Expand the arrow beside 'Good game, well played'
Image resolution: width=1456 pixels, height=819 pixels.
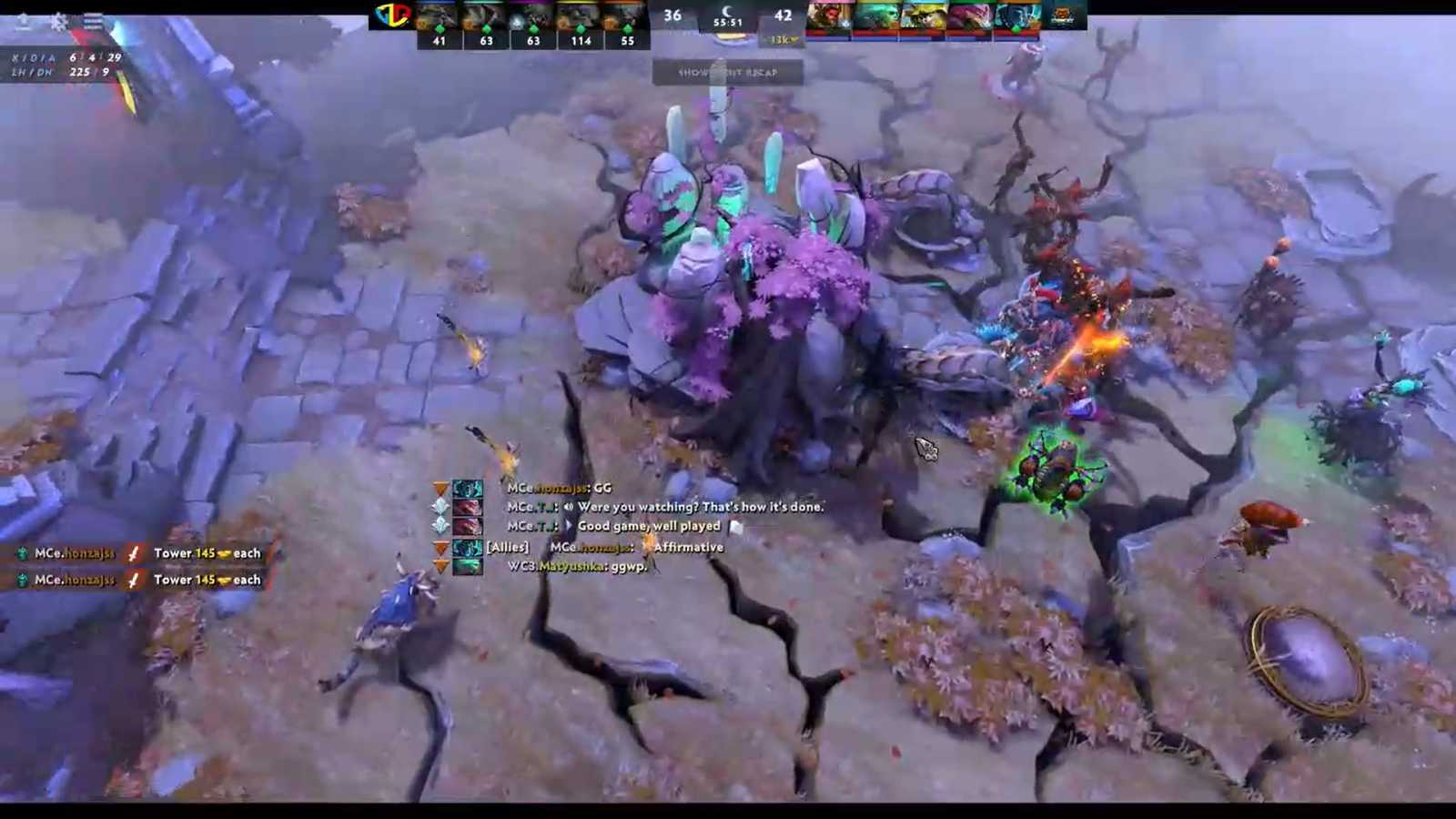tap(569, 526)
